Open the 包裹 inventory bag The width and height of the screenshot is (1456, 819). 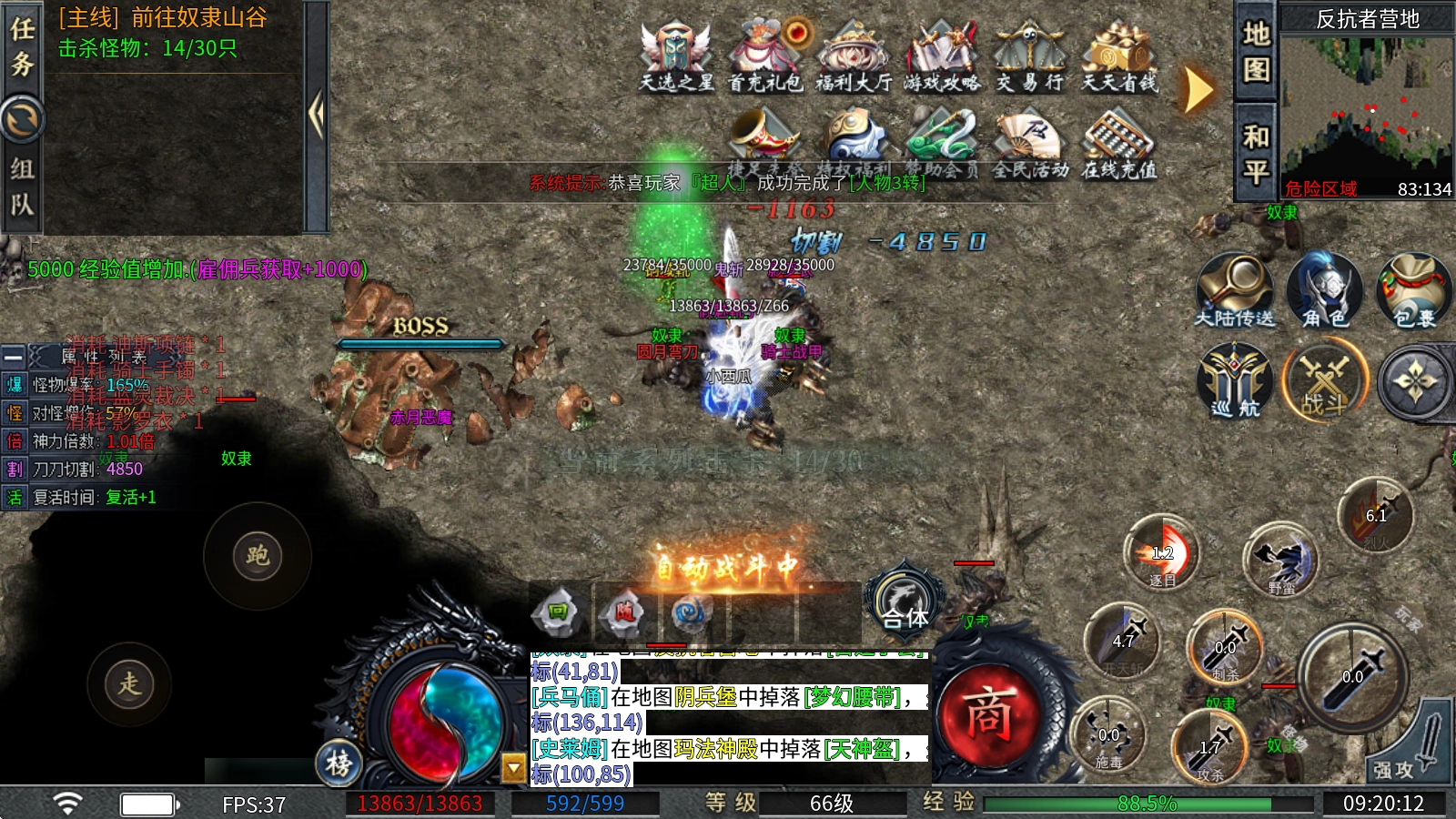click(x=1413, y=289)
